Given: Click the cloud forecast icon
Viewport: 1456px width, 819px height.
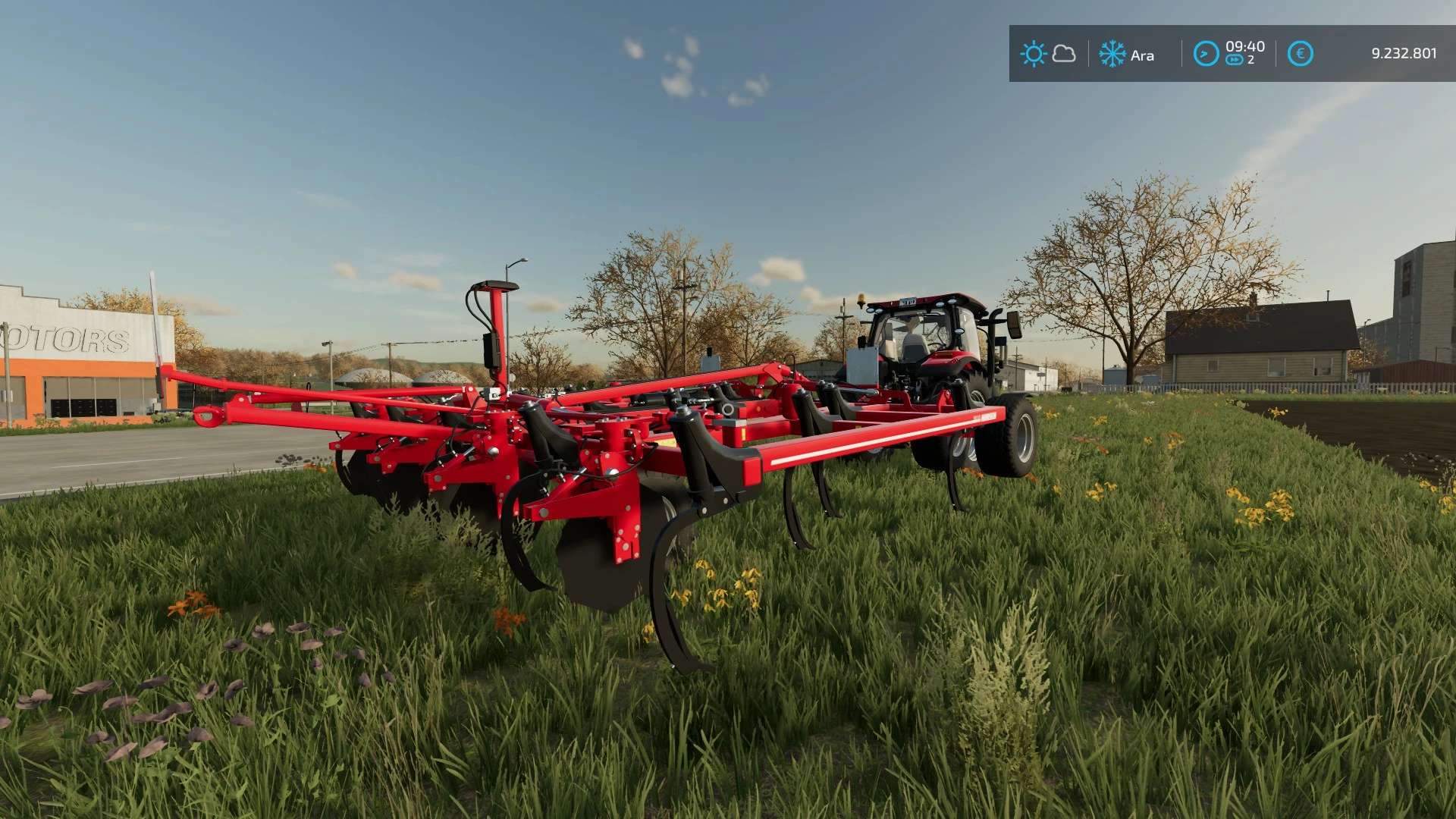Looking at the screenshot, I should tap(1064, 54).
